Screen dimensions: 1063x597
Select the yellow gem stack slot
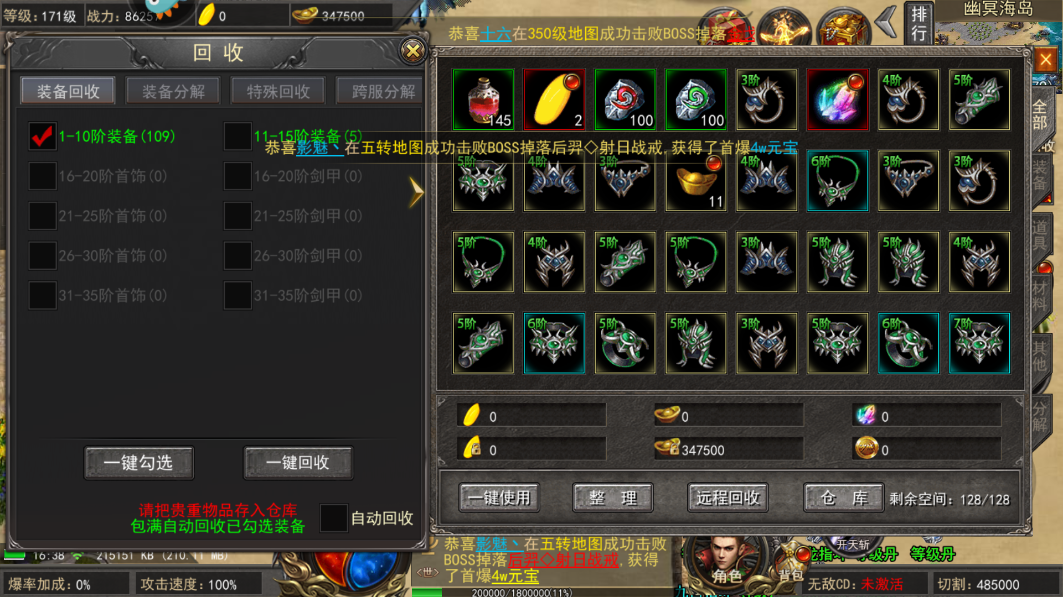pos(554,100)
